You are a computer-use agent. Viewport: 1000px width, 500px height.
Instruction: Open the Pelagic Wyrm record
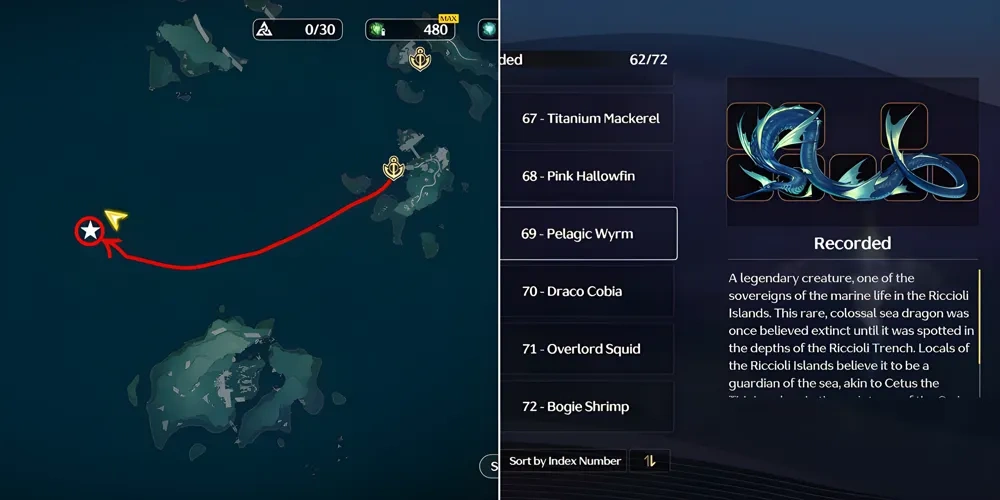pyautogui.click(x=589, y=234)
